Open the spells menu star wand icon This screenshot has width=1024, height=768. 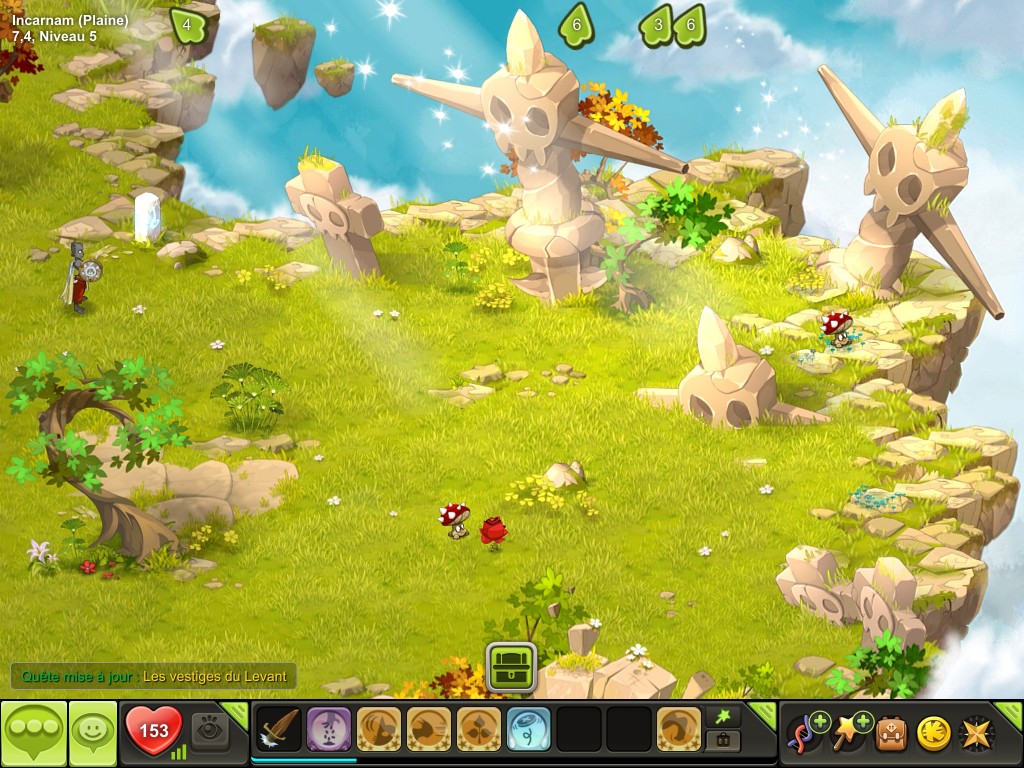(x=847, y=733)
